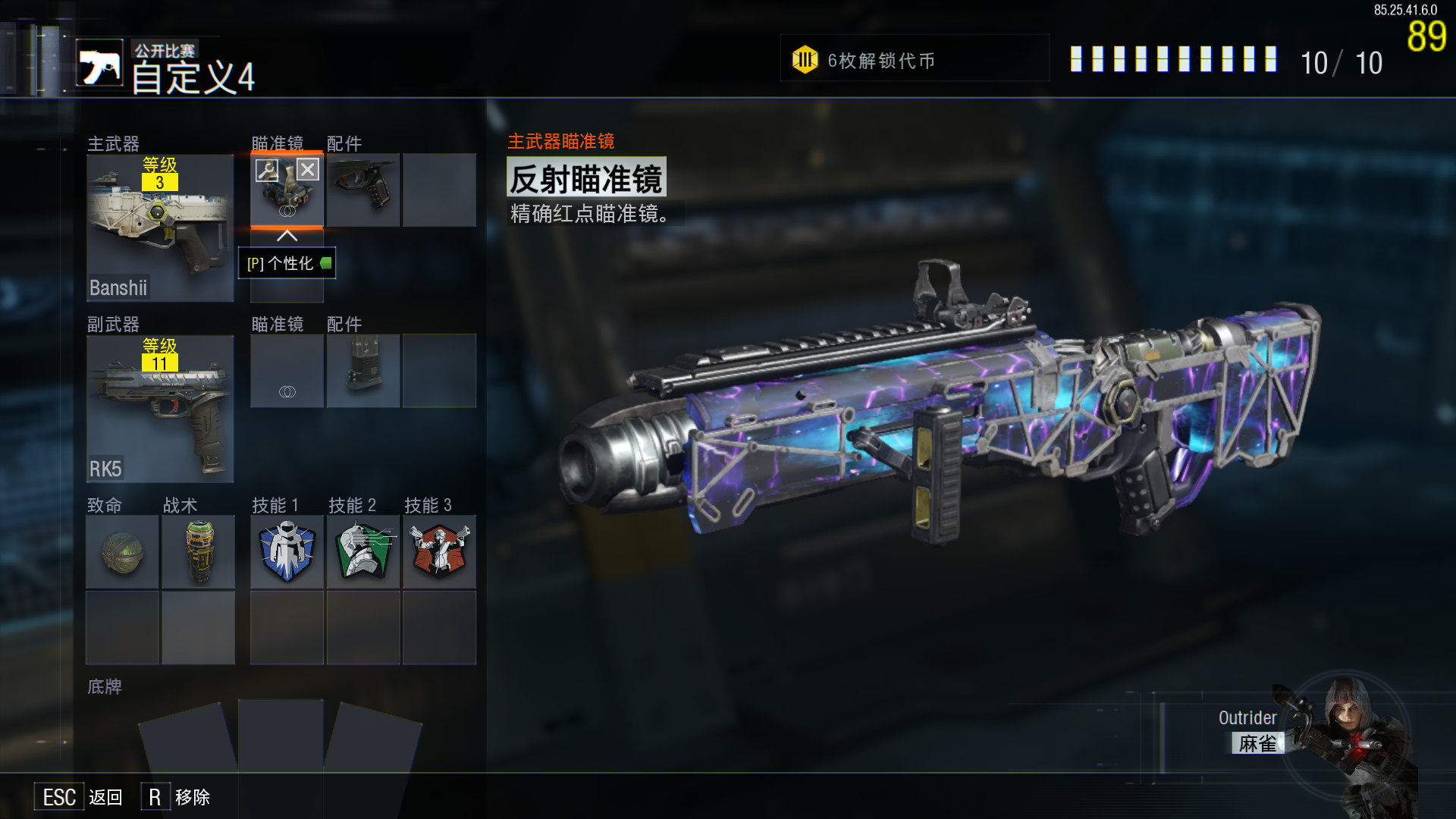Select the tactical canister grenade slot
The image size is (1456, 819).
coord(198,552)
